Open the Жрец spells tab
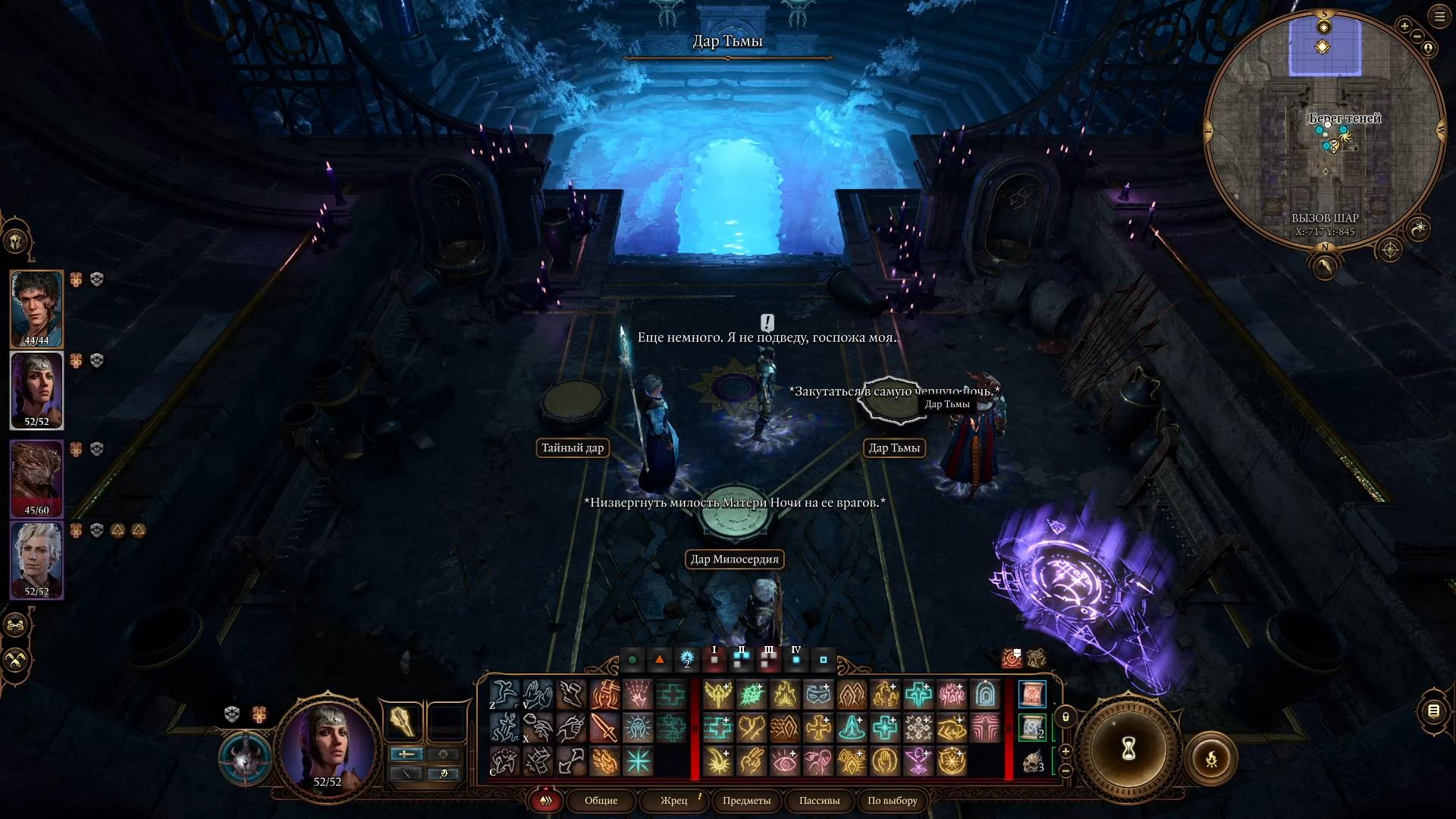Image resolution: width=1456 pixels, height=819 pixels. pos(673,801)
